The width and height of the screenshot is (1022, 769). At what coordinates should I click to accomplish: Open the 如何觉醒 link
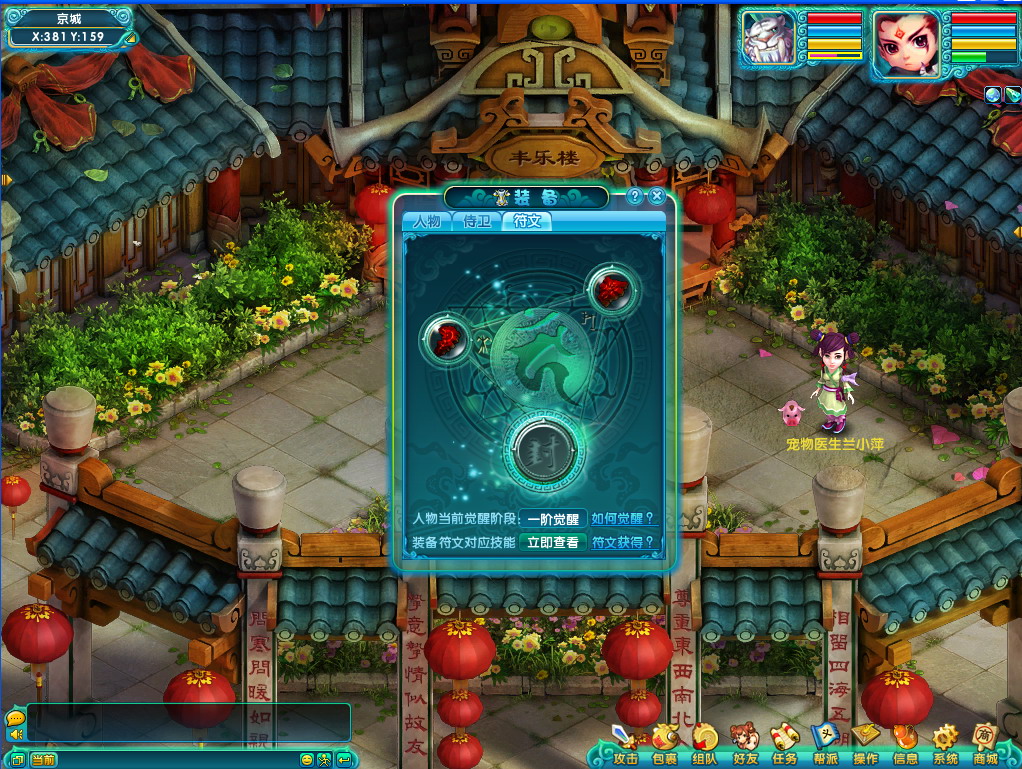click(623, 519)
